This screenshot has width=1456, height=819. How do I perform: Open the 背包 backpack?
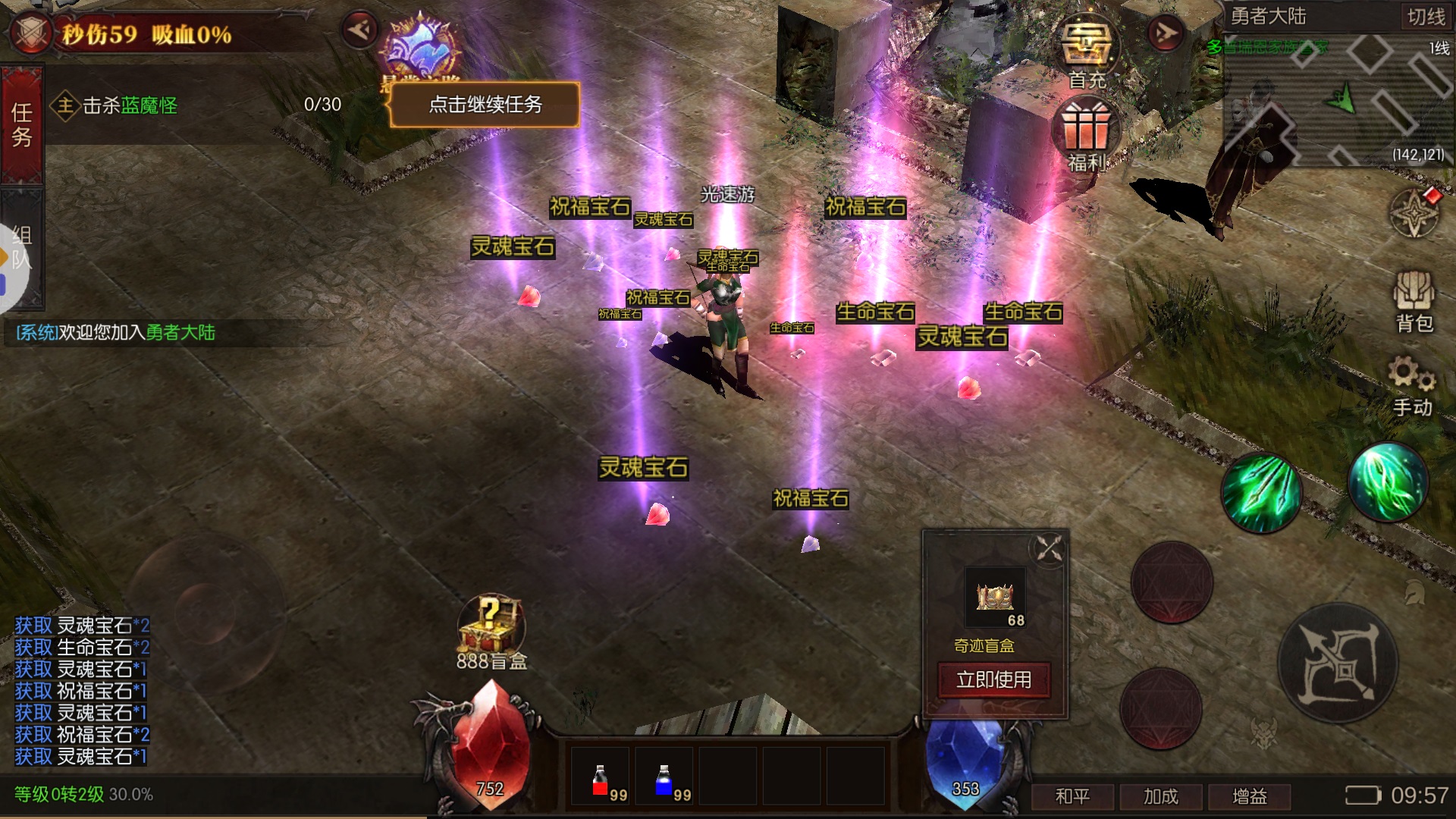point(1414,302)
